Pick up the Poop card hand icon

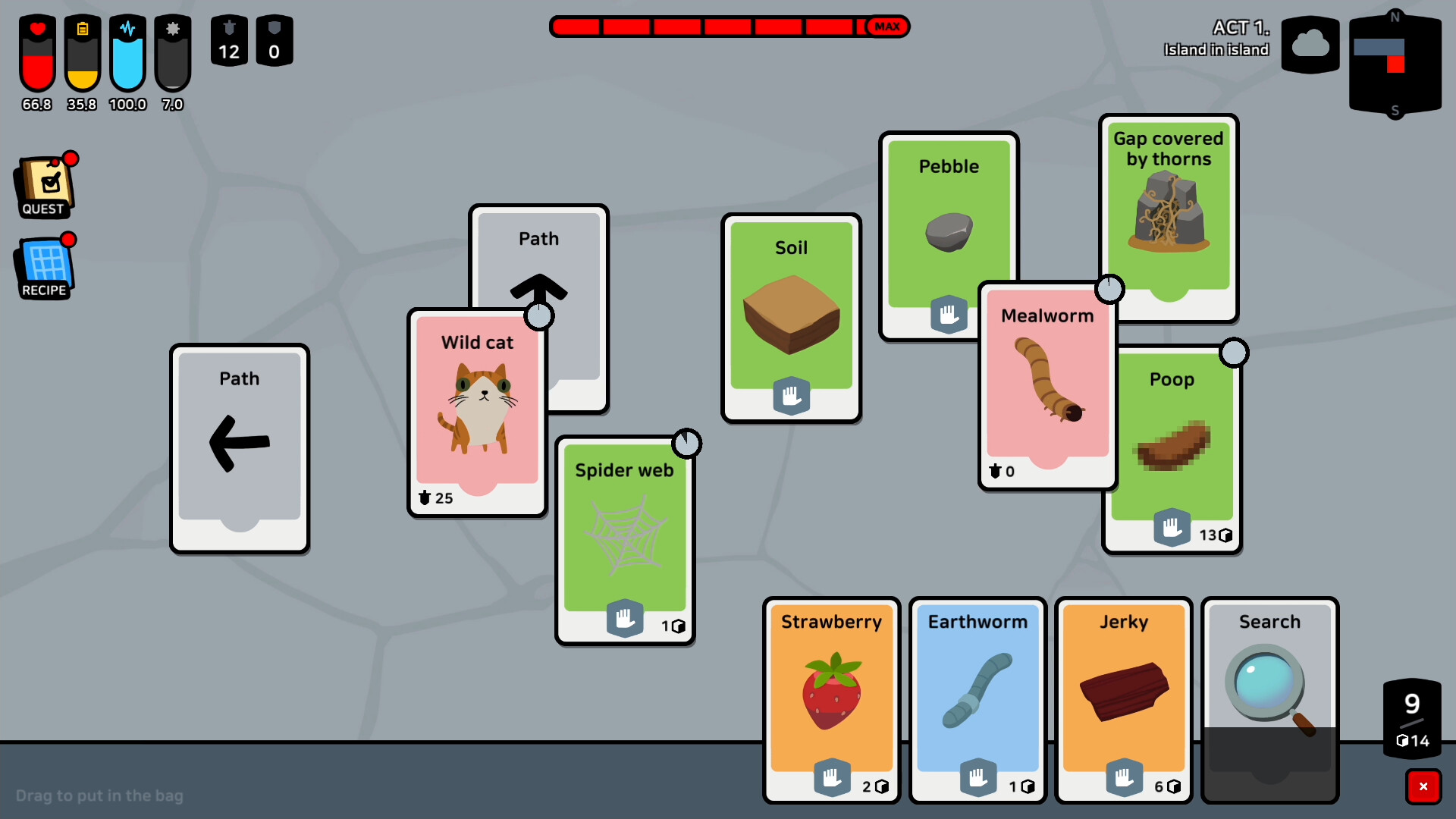pos(1172,528)
